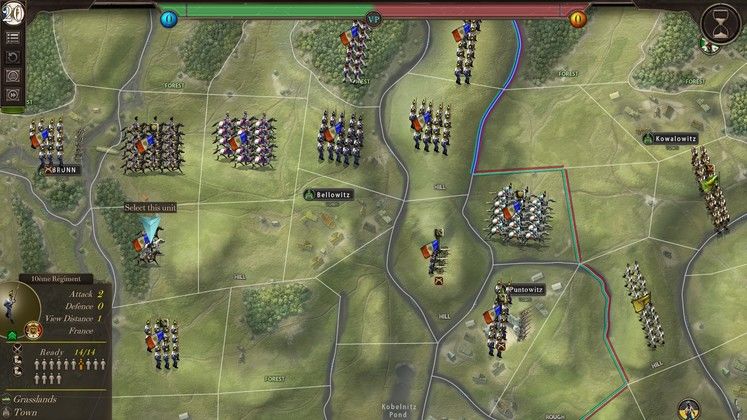
Task: Click the round emblem at bottom right corner
Action: (690, 408)
